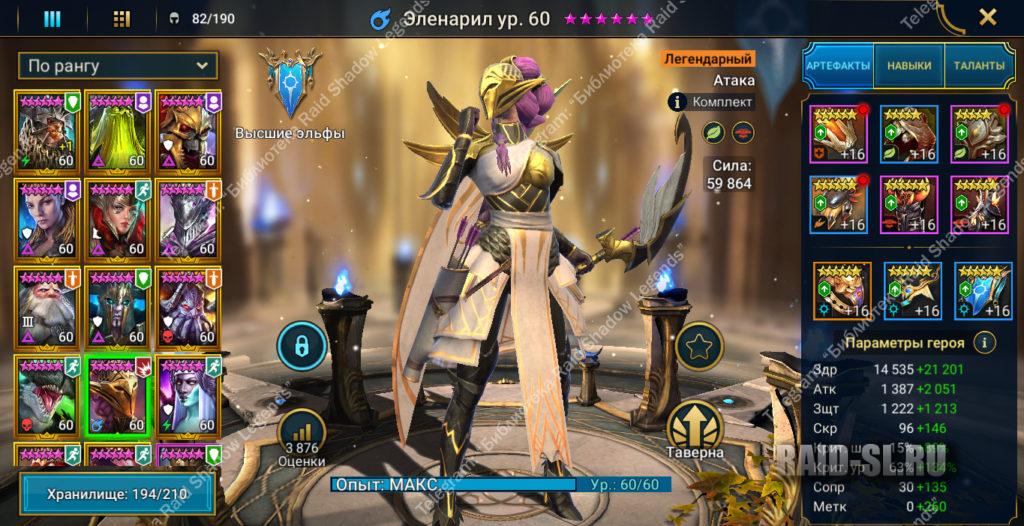Image resolution: width=1024 pixels, height=526 pixels.
Task: Open the По рангу sorting dropdown
Action: click(118, 66)
